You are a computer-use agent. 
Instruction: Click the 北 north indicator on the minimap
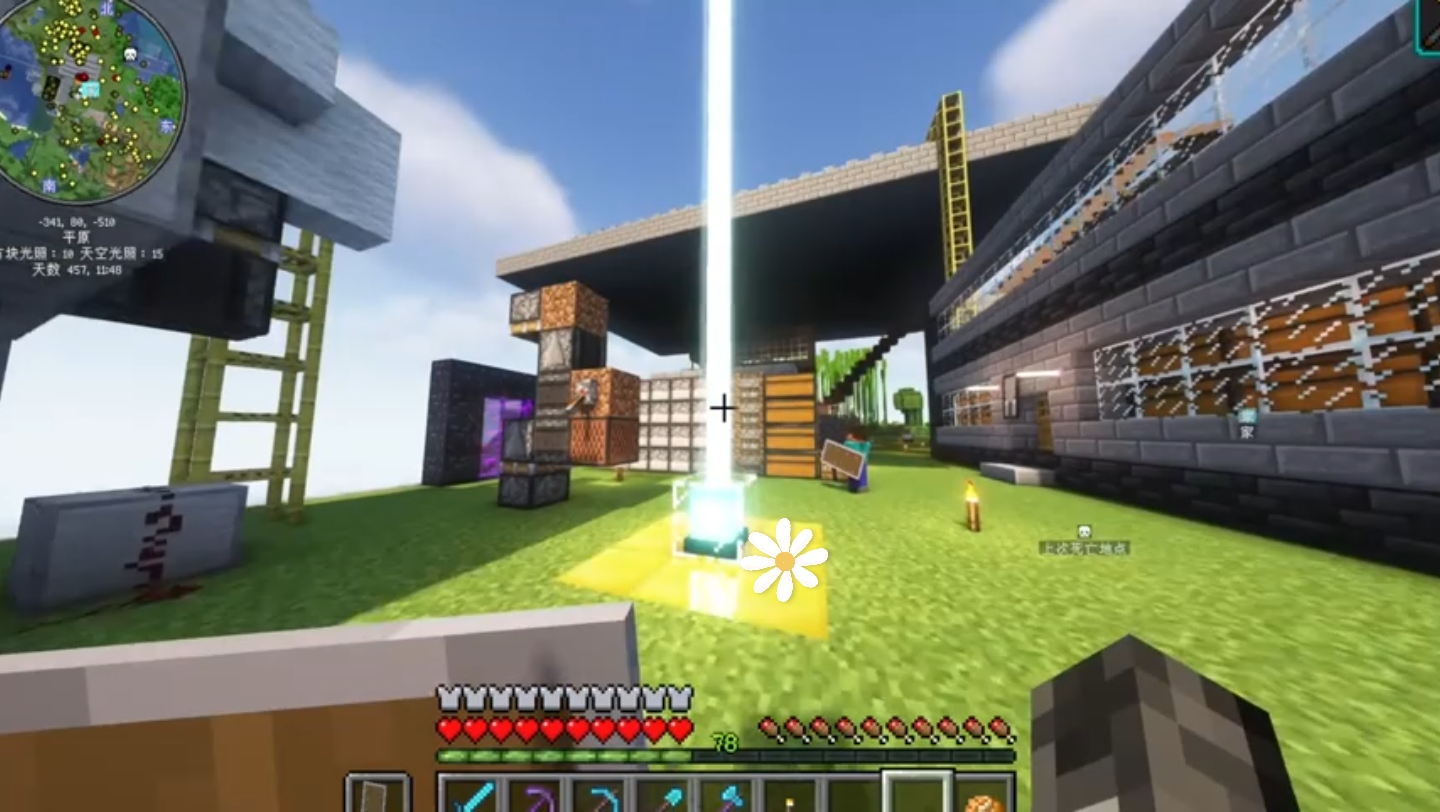[x=107, y=8]
